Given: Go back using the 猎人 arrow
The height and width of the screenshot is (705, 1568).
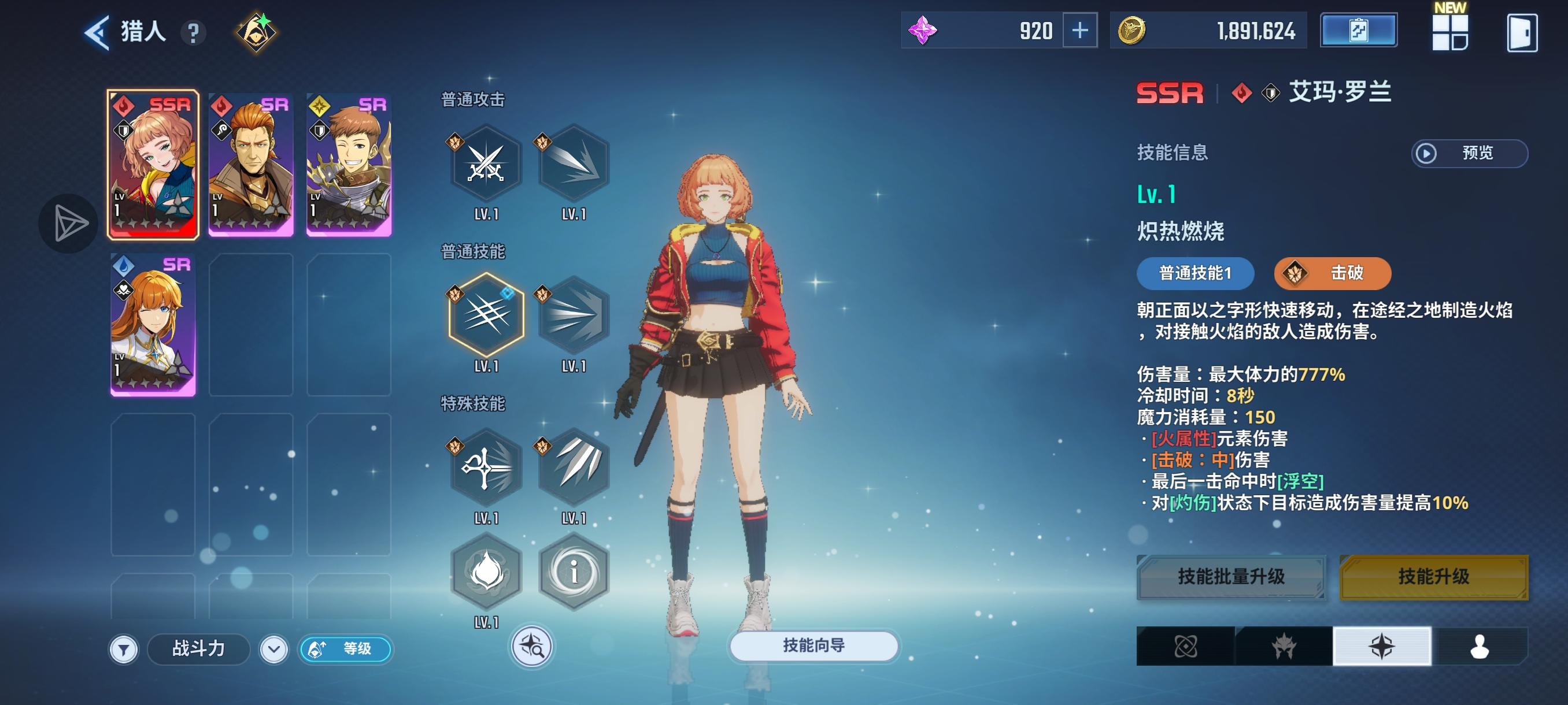Looking at the screenshot, I should tap(97, 32).
